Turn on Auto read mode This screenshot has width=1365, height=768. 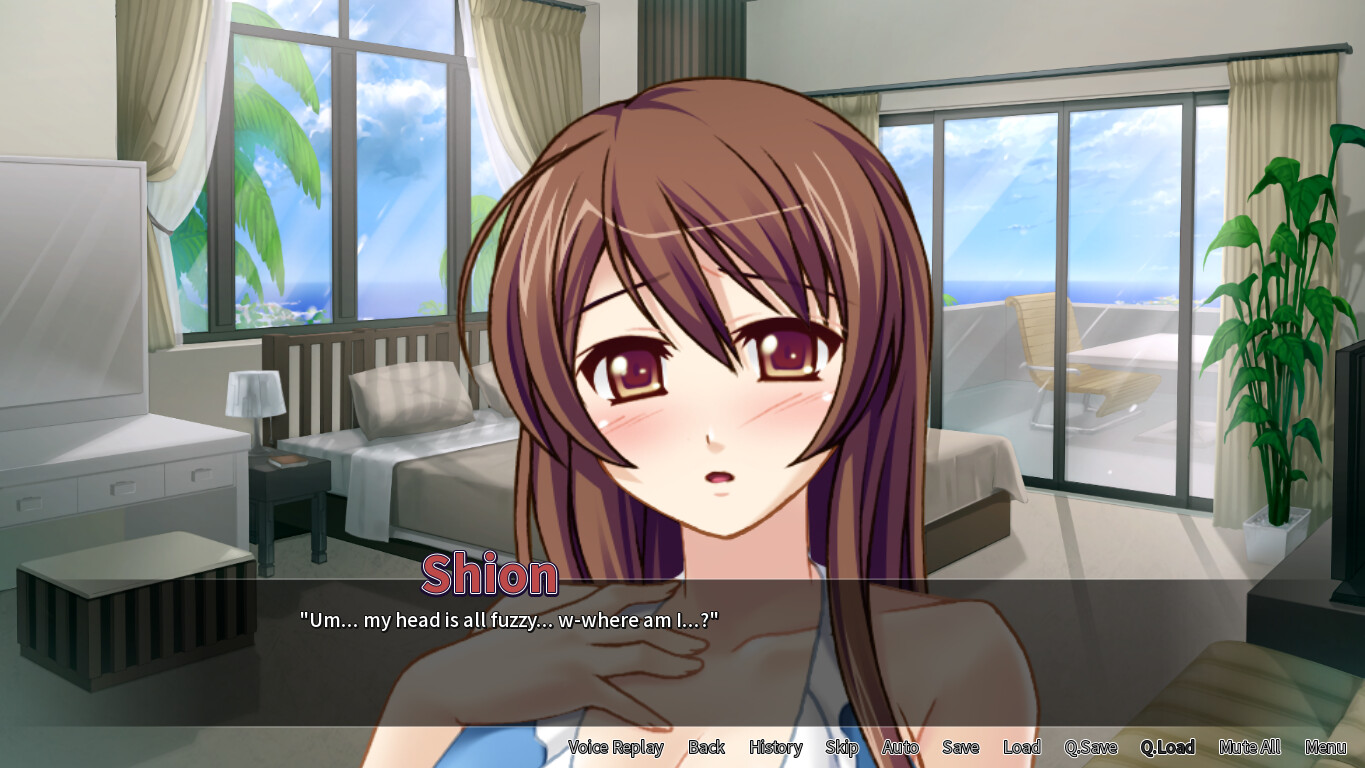(x=899, y=747)
